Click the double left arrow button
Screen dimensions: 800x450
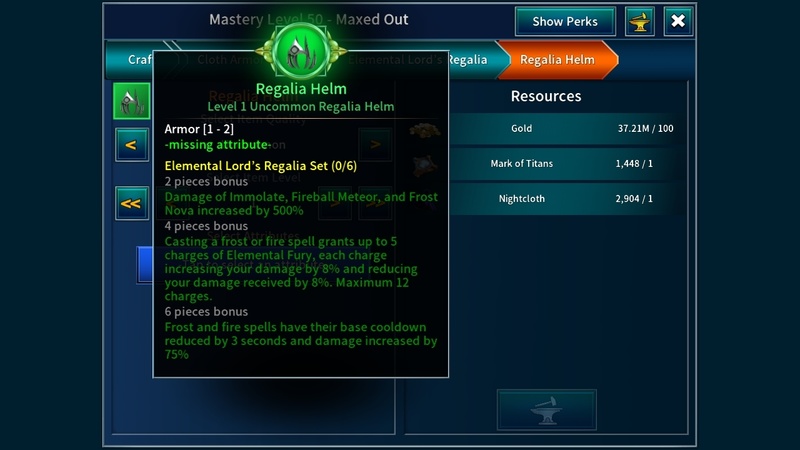coord(130,203)
